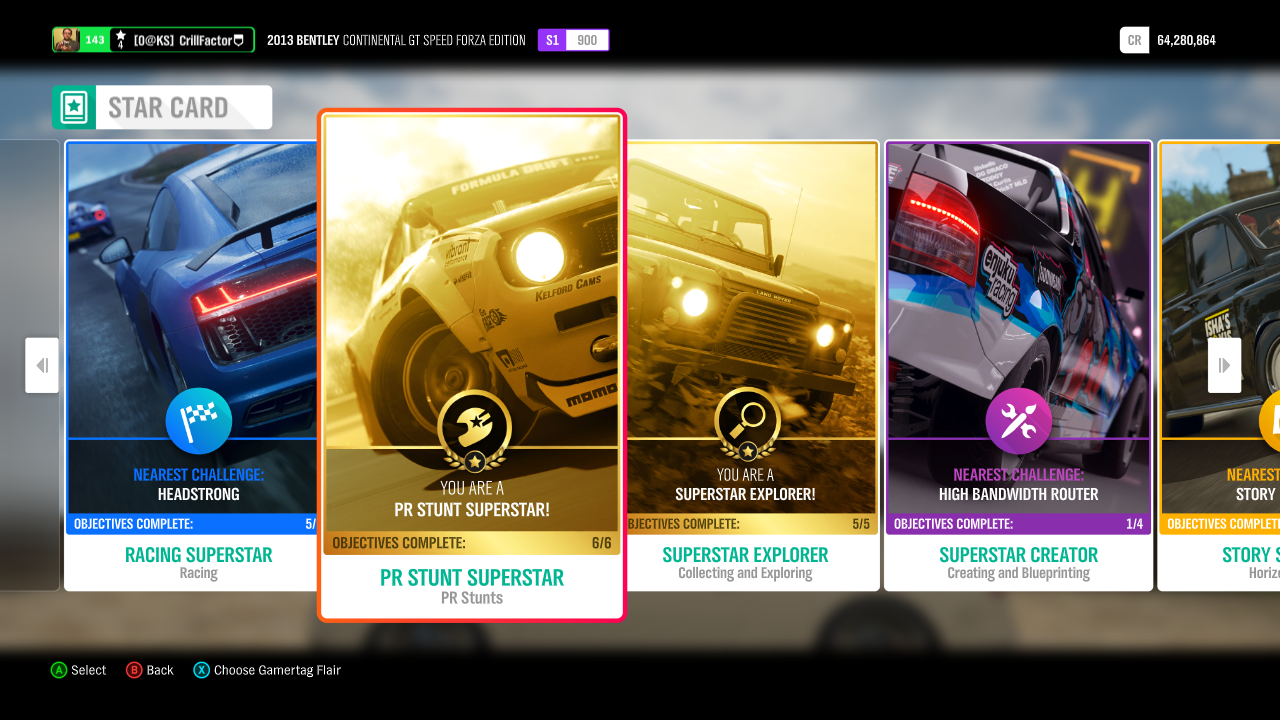Screen dimensions: 1280x720
Task: Click the right scroll arrow button
Action: 1224,365
